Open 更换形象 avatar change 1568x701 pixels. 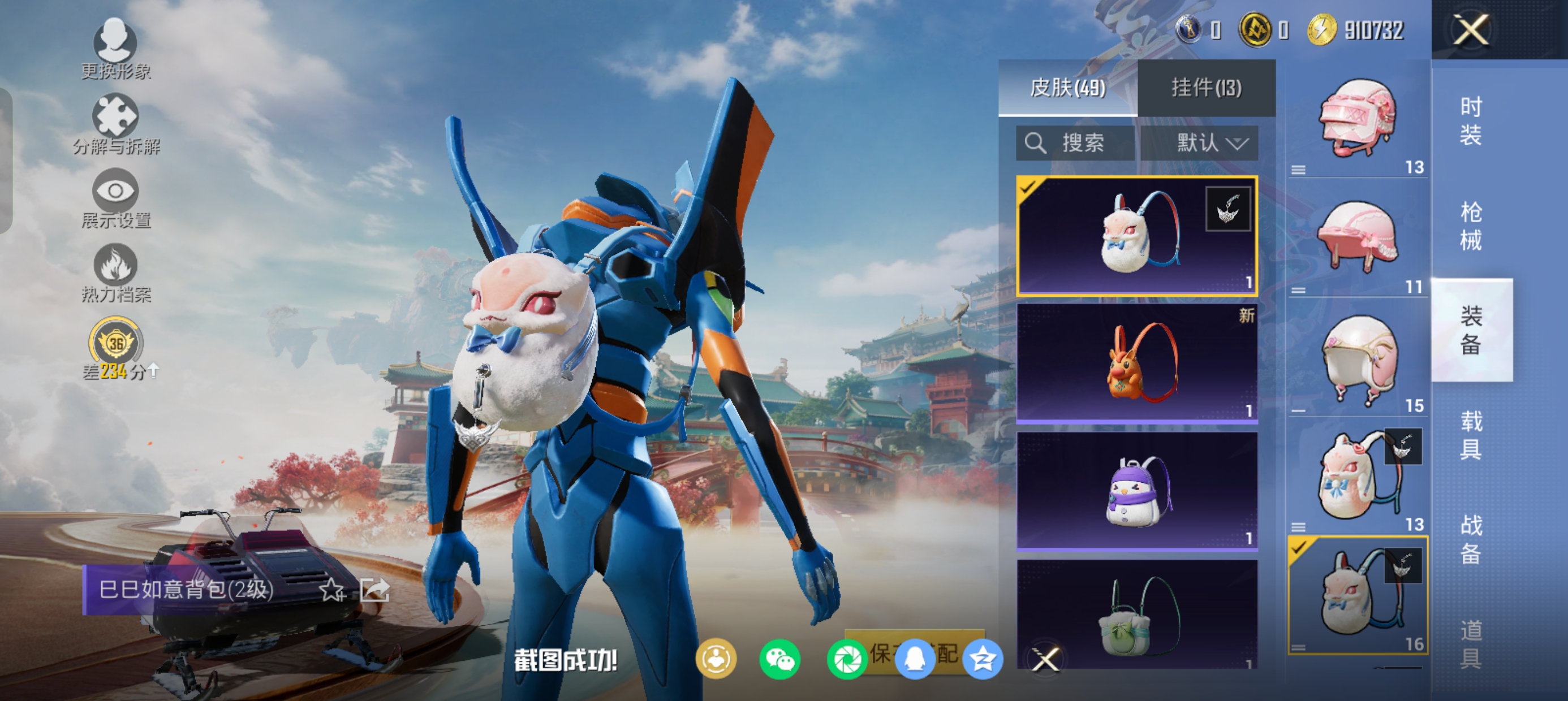point(115,49)
